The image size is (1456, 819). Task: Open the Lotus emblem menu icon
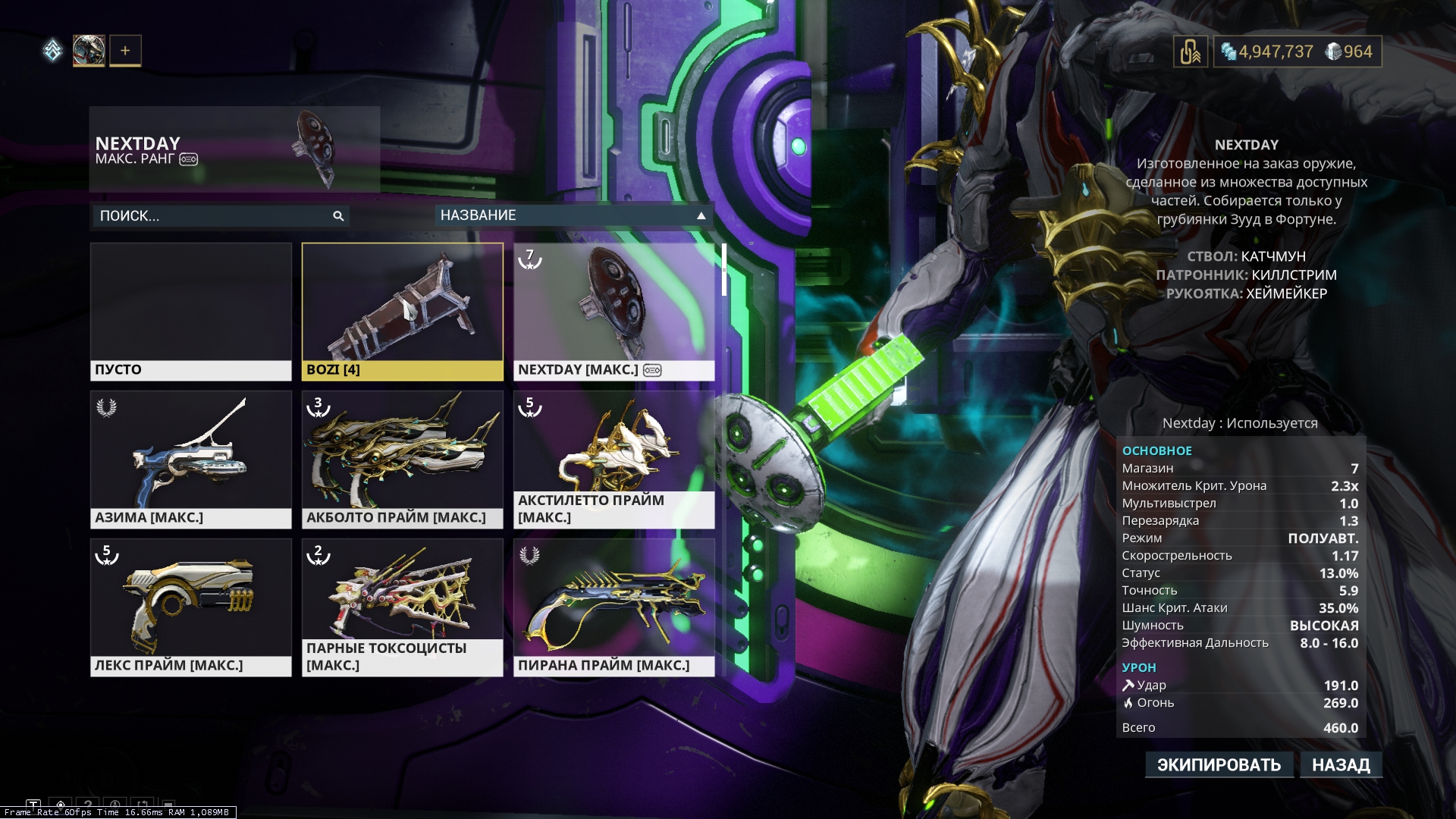(x=52, y=51)
